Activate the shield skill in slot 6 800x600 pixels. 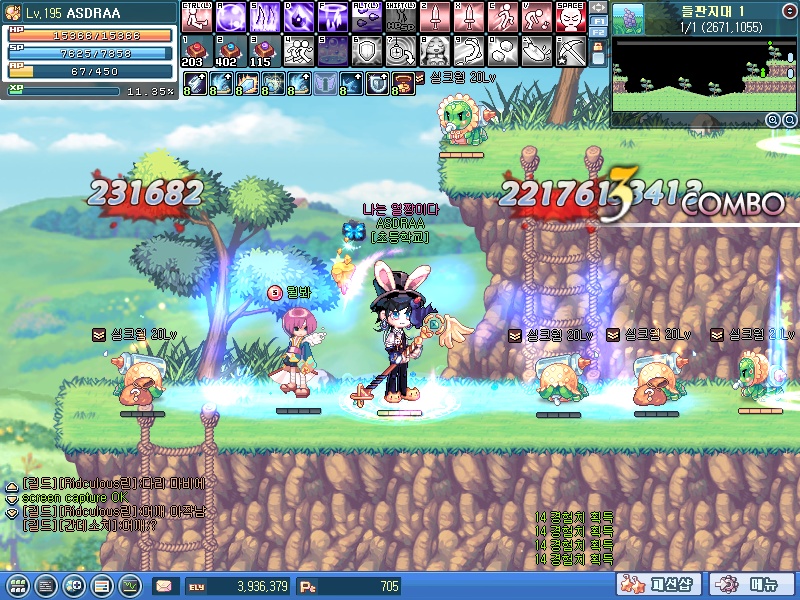click(367, 51)
